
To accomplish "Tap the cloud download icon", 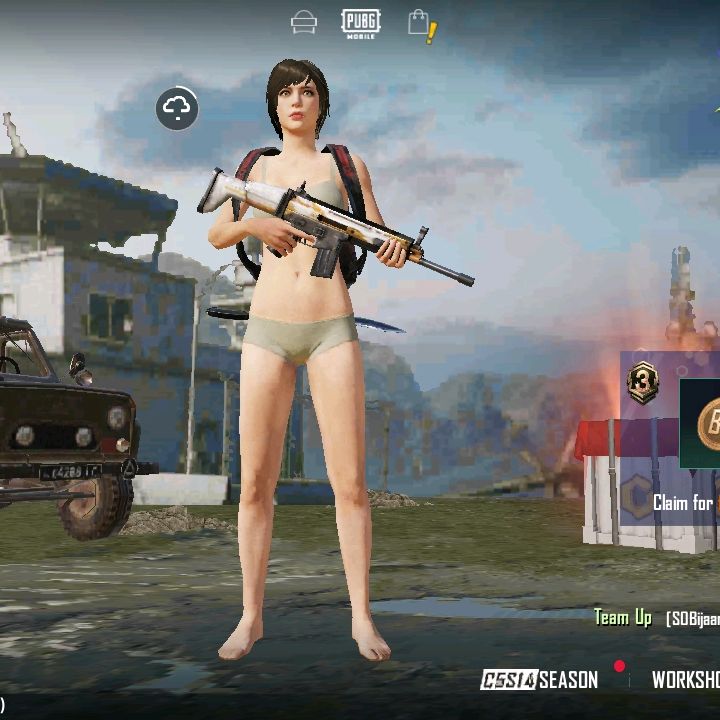I will coord(177,108).
